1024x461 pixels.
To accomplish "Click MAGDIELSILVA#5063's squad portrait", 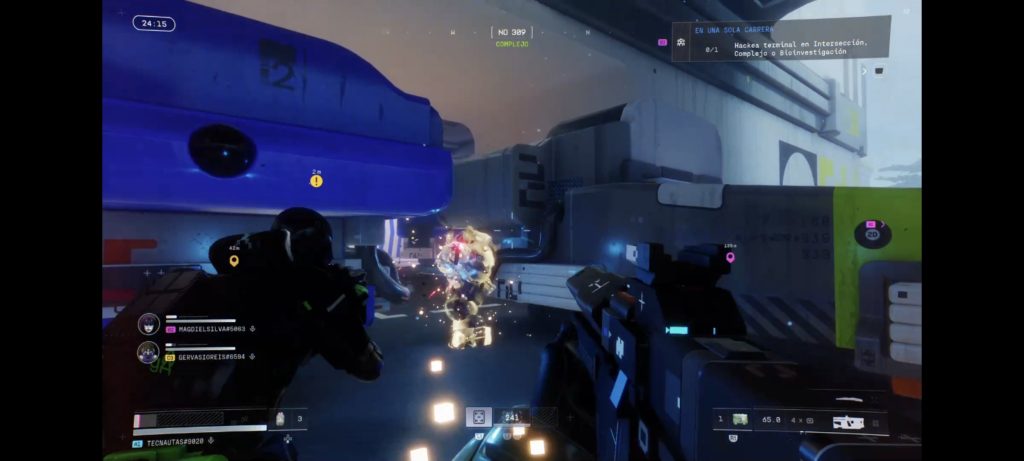I will click(149, 324).
